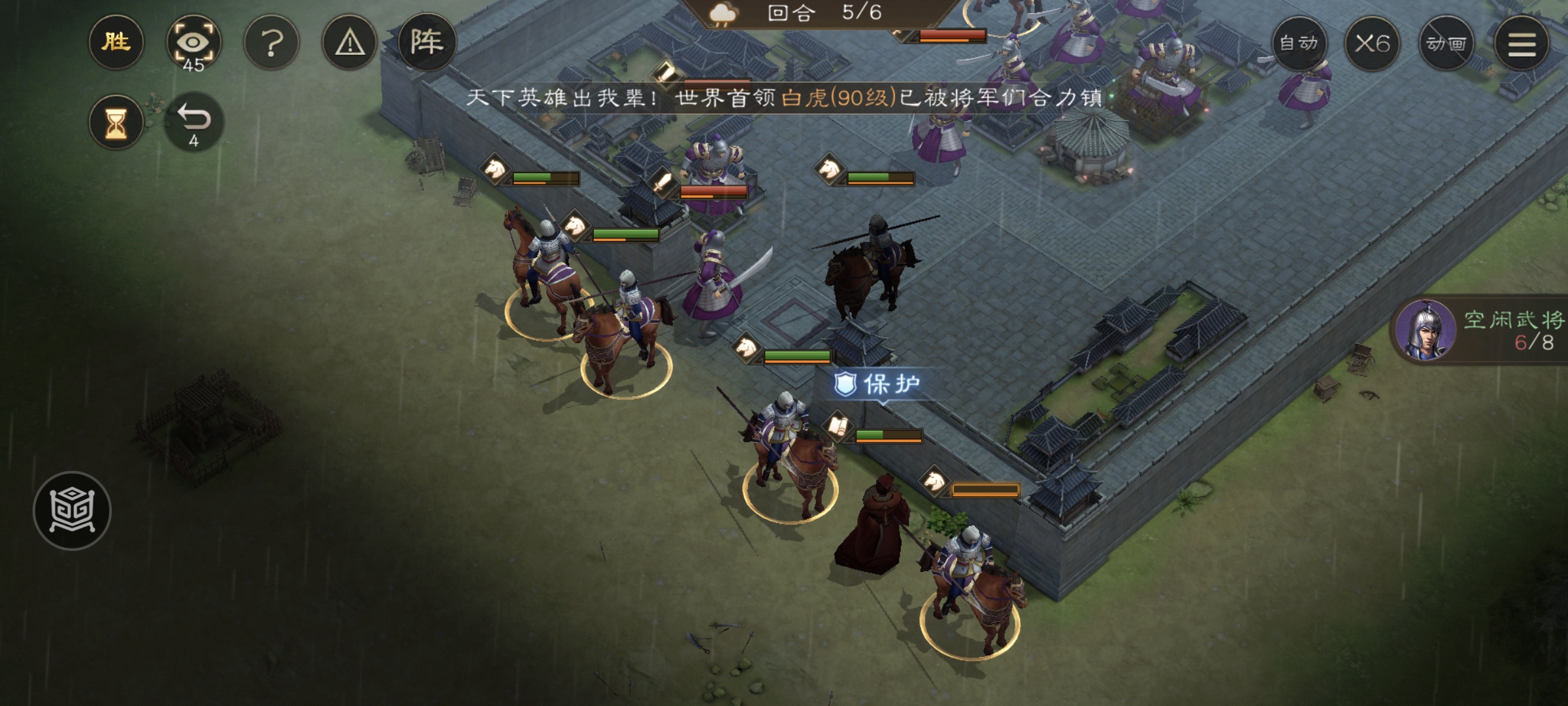Open the formation 阵 button
Screen dimensions: 1568x706
[427, 43]
